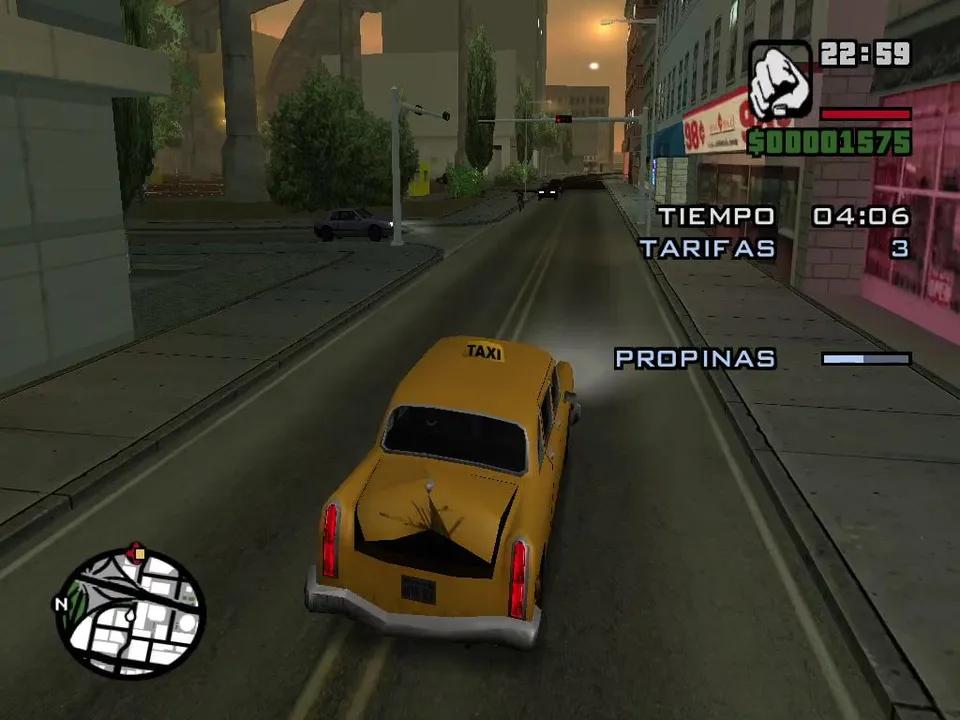The height and width of the screenshot is (720, 960).
Task: Click the red destination blip on radar
Action: 136,551
